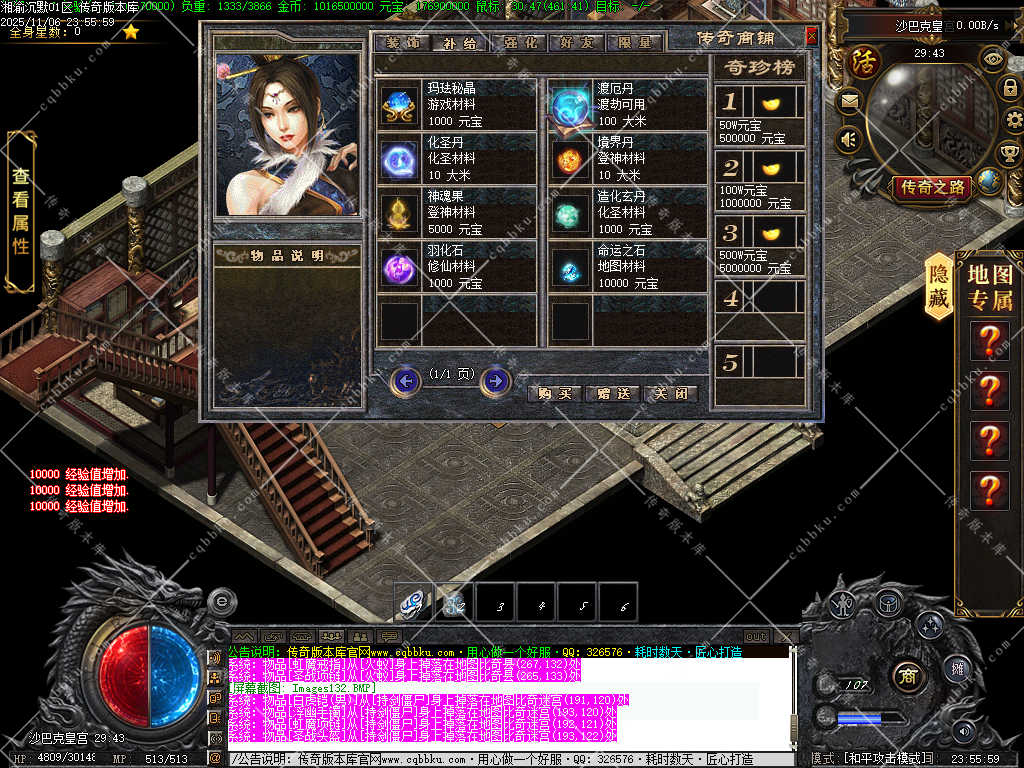The width and height of the screenshot is (1024, 768).
Task: Hide the map panel with 隐藏
Action: coord(938,286)
